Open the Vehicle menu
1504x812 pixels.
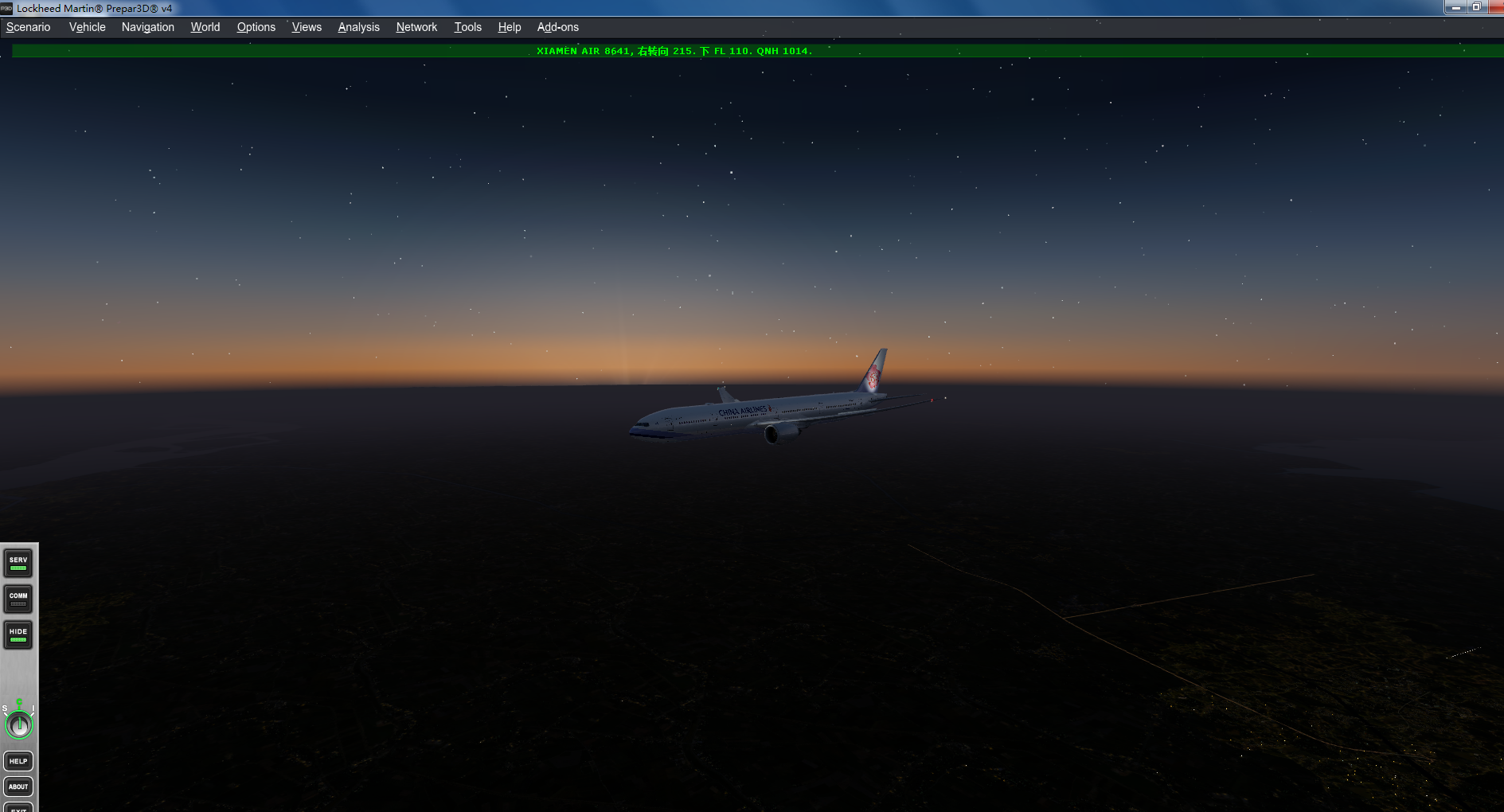pyautogui.click(x=86, y=26)
